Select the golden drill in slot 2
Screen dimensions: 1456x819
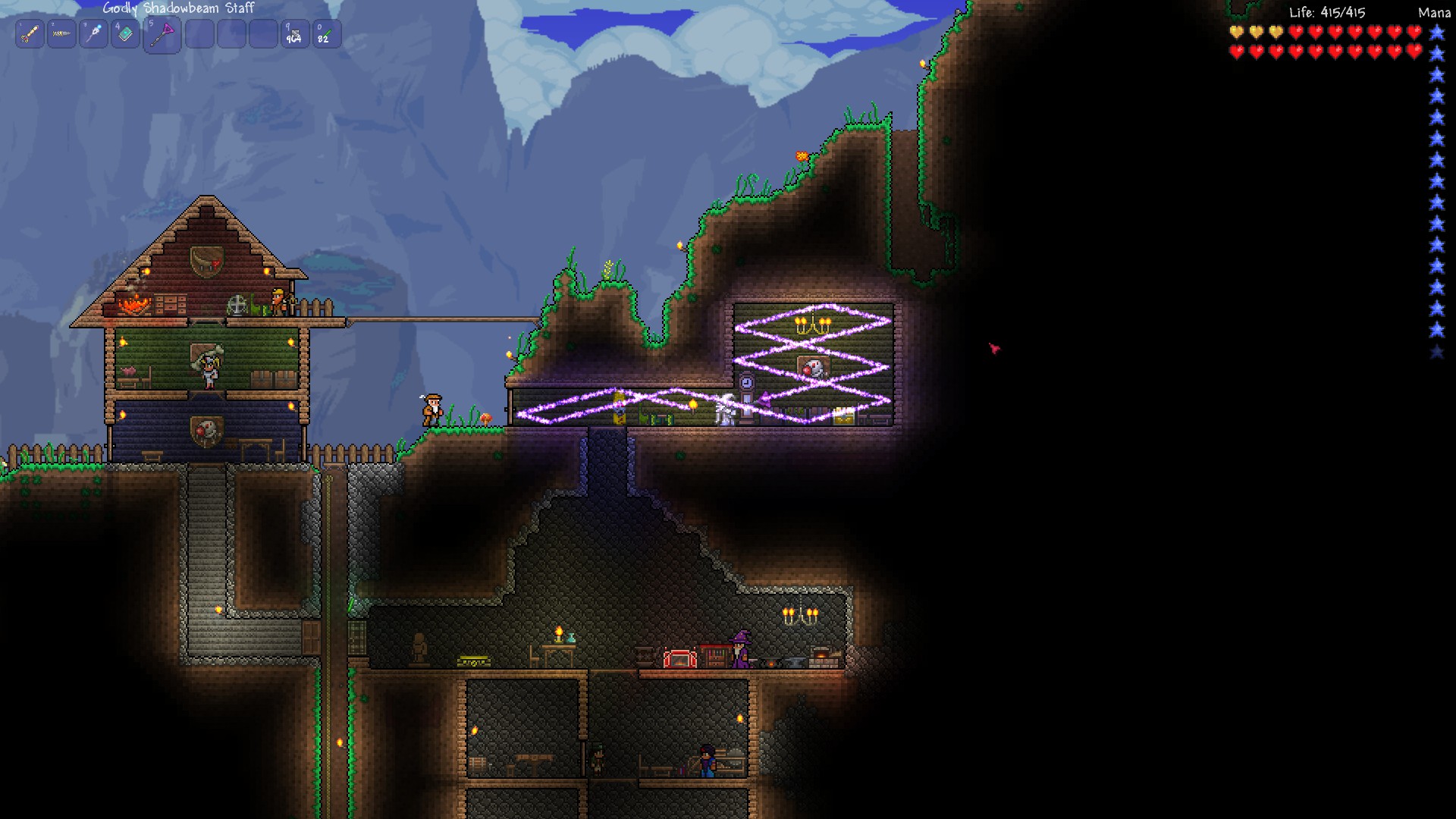tap(62, 34)
